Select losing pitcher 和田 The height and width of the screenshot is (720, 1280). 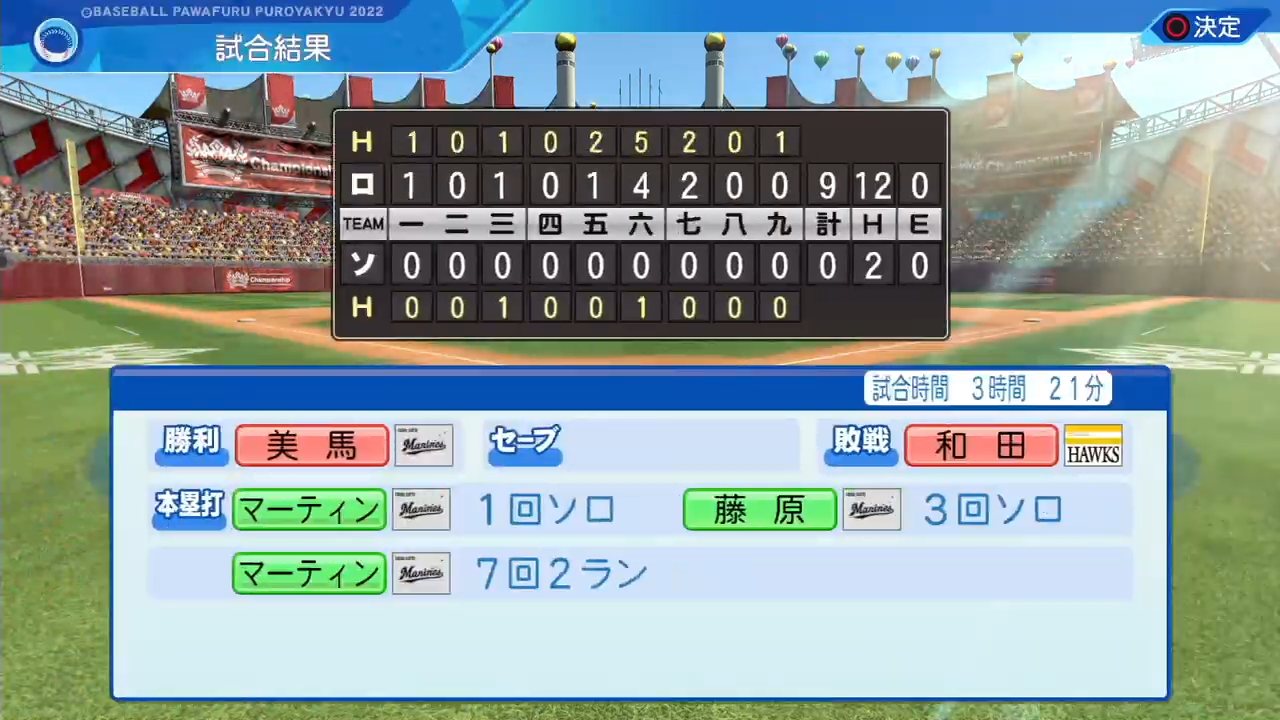tap(980, 445)
